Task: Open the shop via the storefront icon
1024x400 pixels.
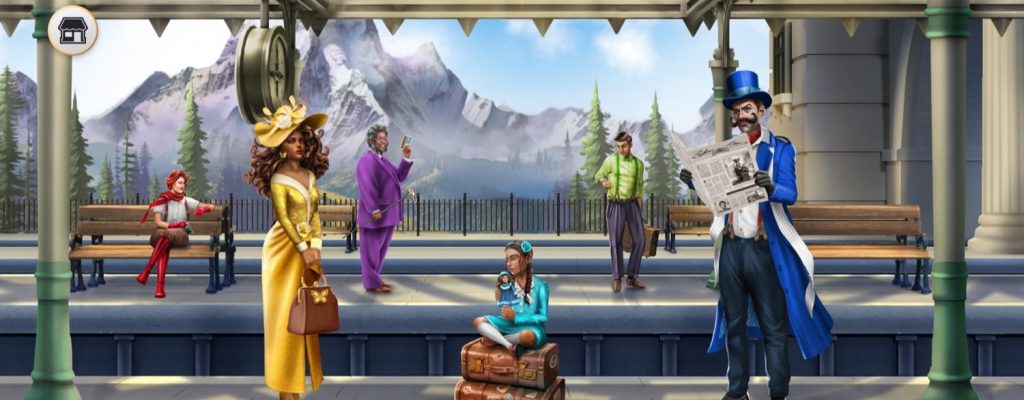Action: point(73,30)
